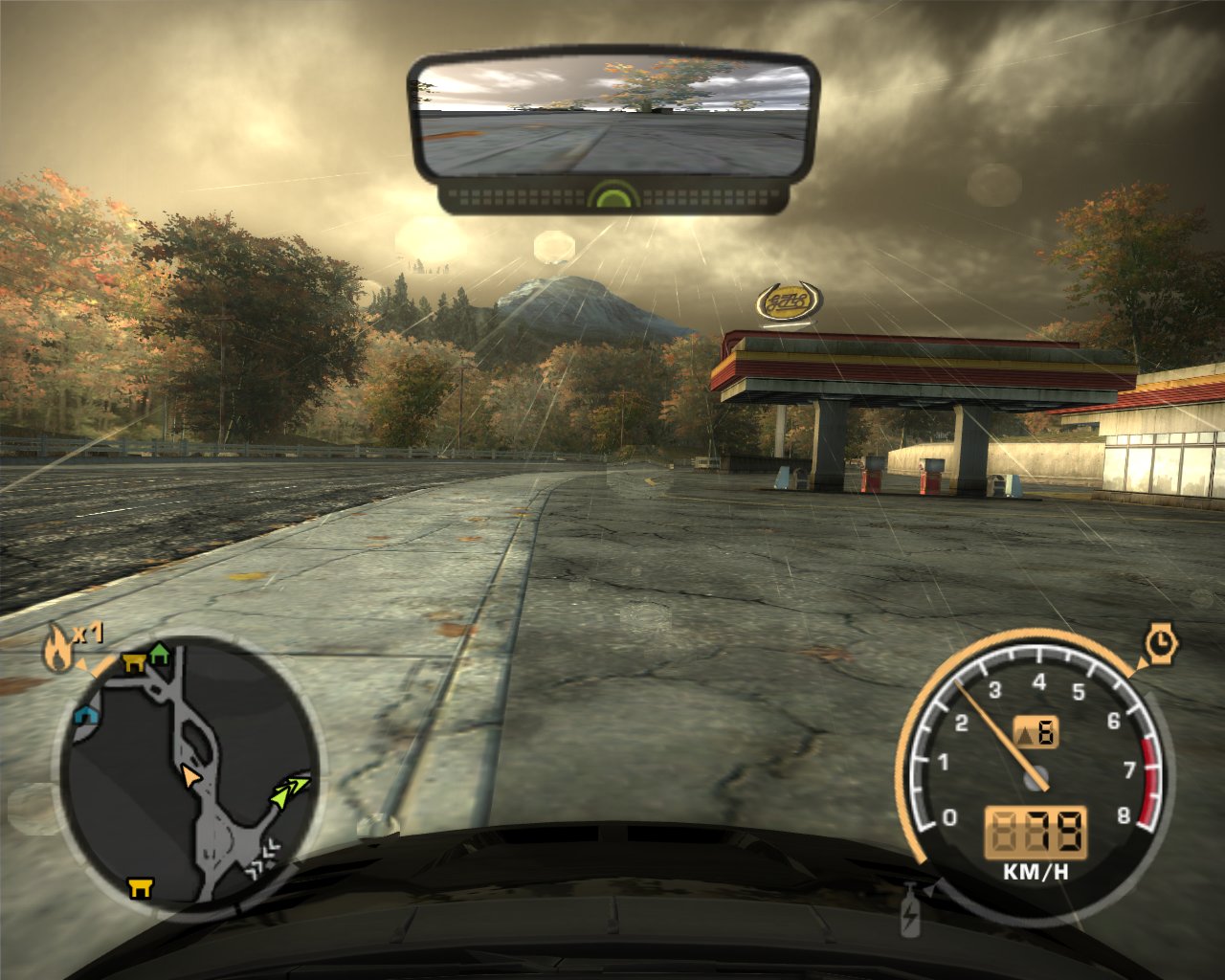The width and height of the screenshot is (1225, 980).
Task: Click the orange player arrow on the minimap
Action: click(x=190, y=776)
